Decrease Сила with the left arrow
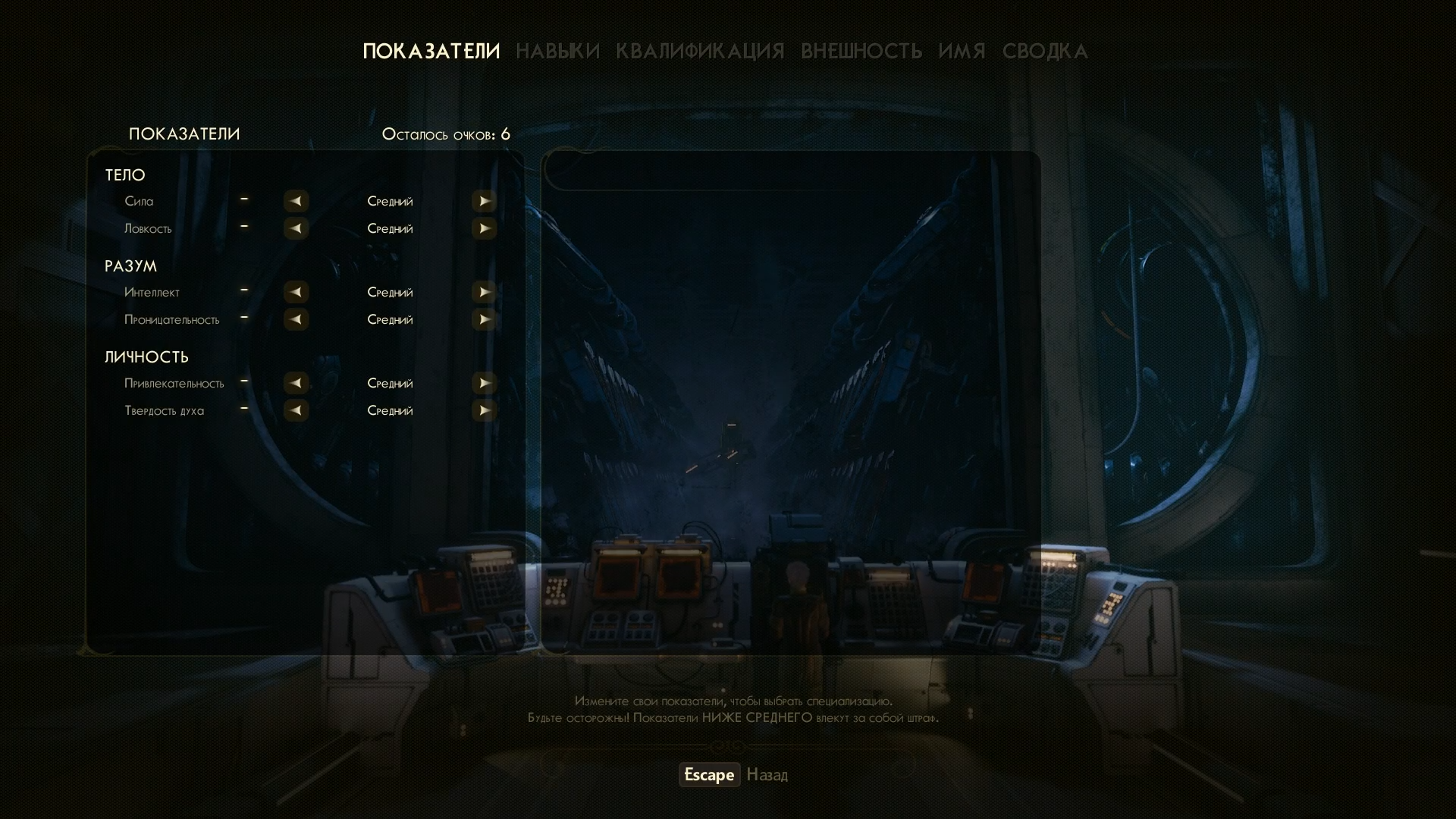This screenshot has height=819, width=1456. click(x=296, y=201)
